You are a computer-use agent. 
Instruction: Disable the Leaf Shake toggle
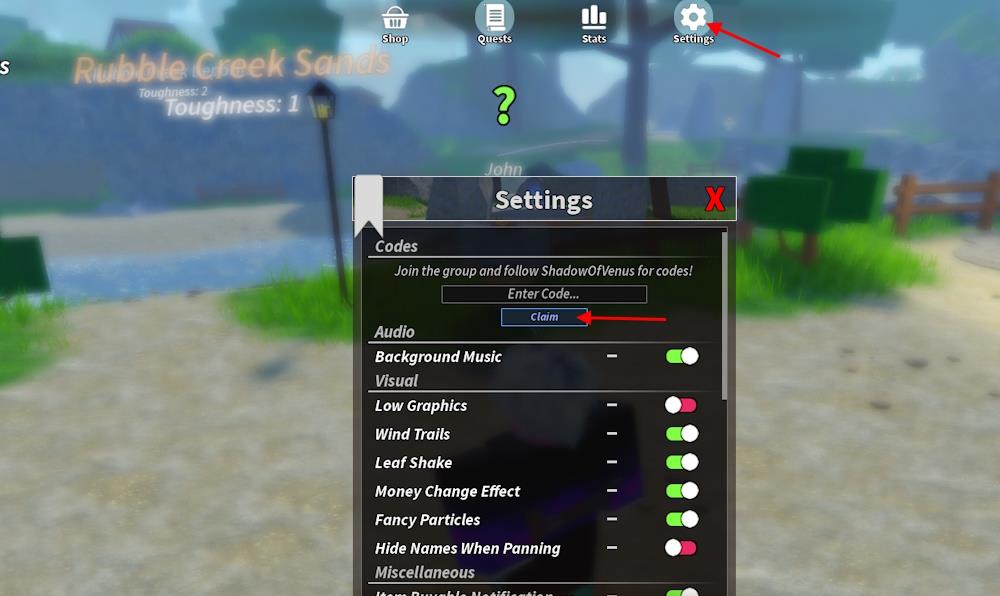[x=682, y=462]
